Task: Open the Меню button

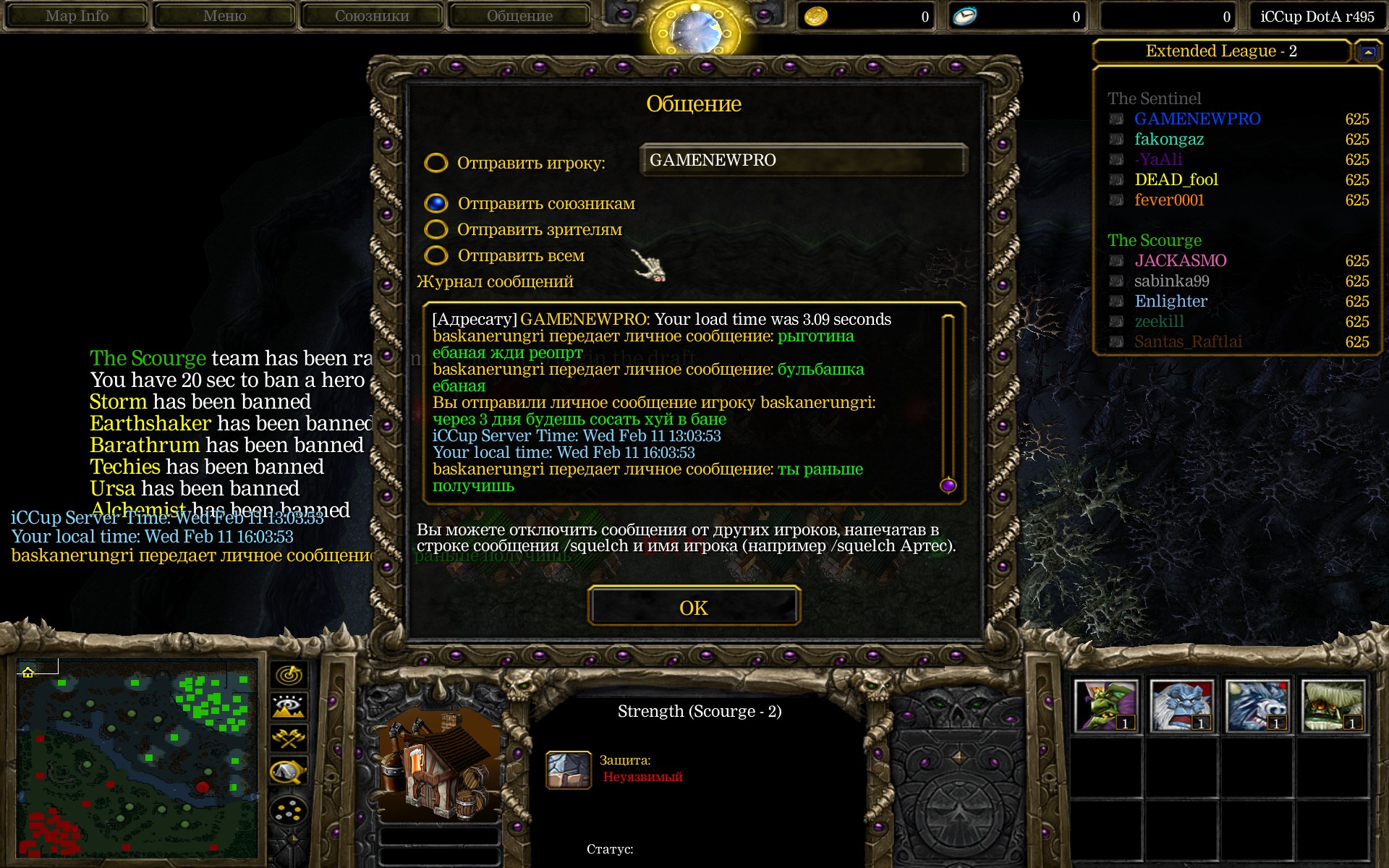Action: [x=224, y=16]
